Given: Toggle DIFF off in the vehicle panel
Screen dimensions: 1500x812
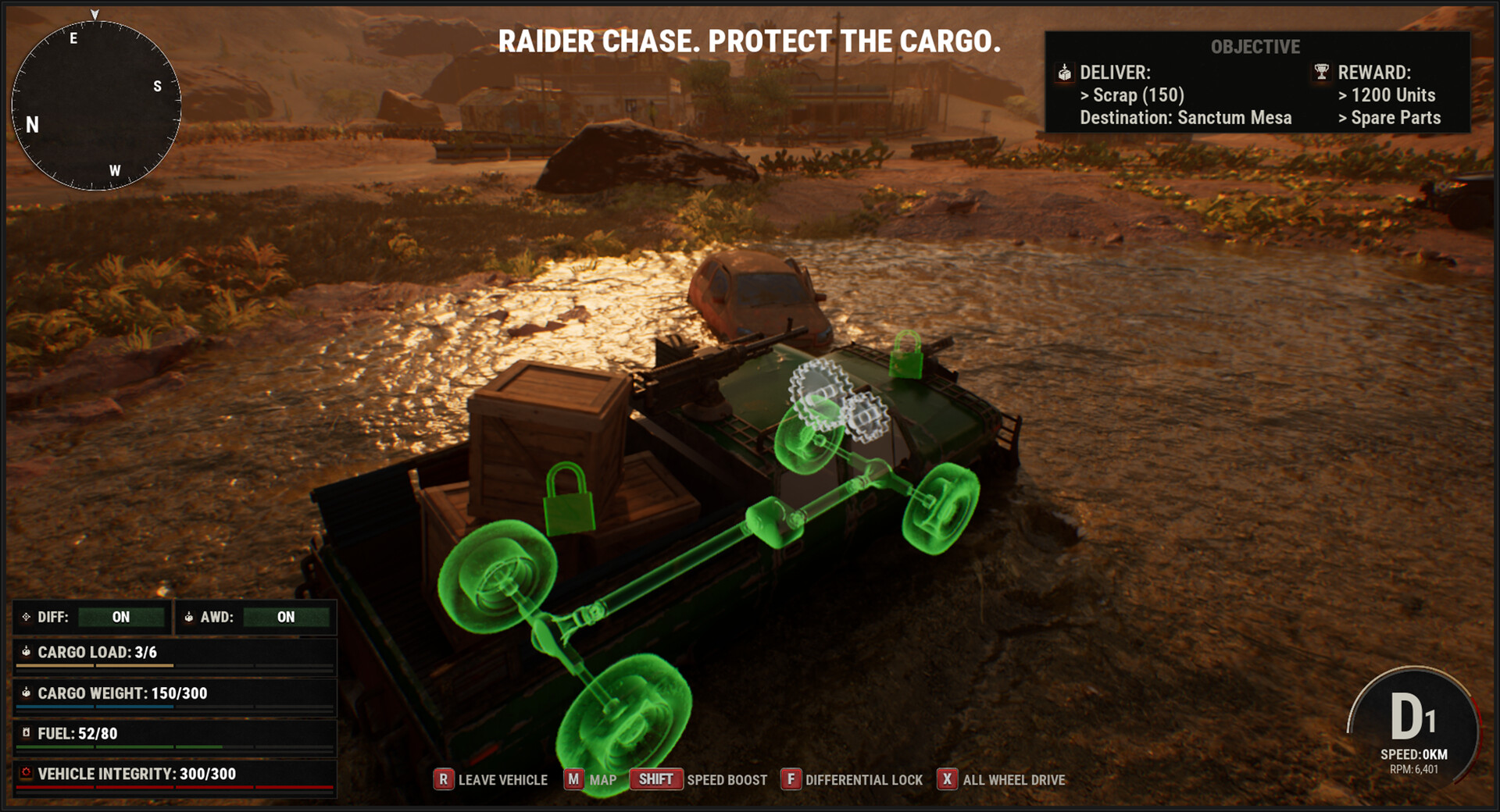Looking at the screenshot, I should [122, 617].
